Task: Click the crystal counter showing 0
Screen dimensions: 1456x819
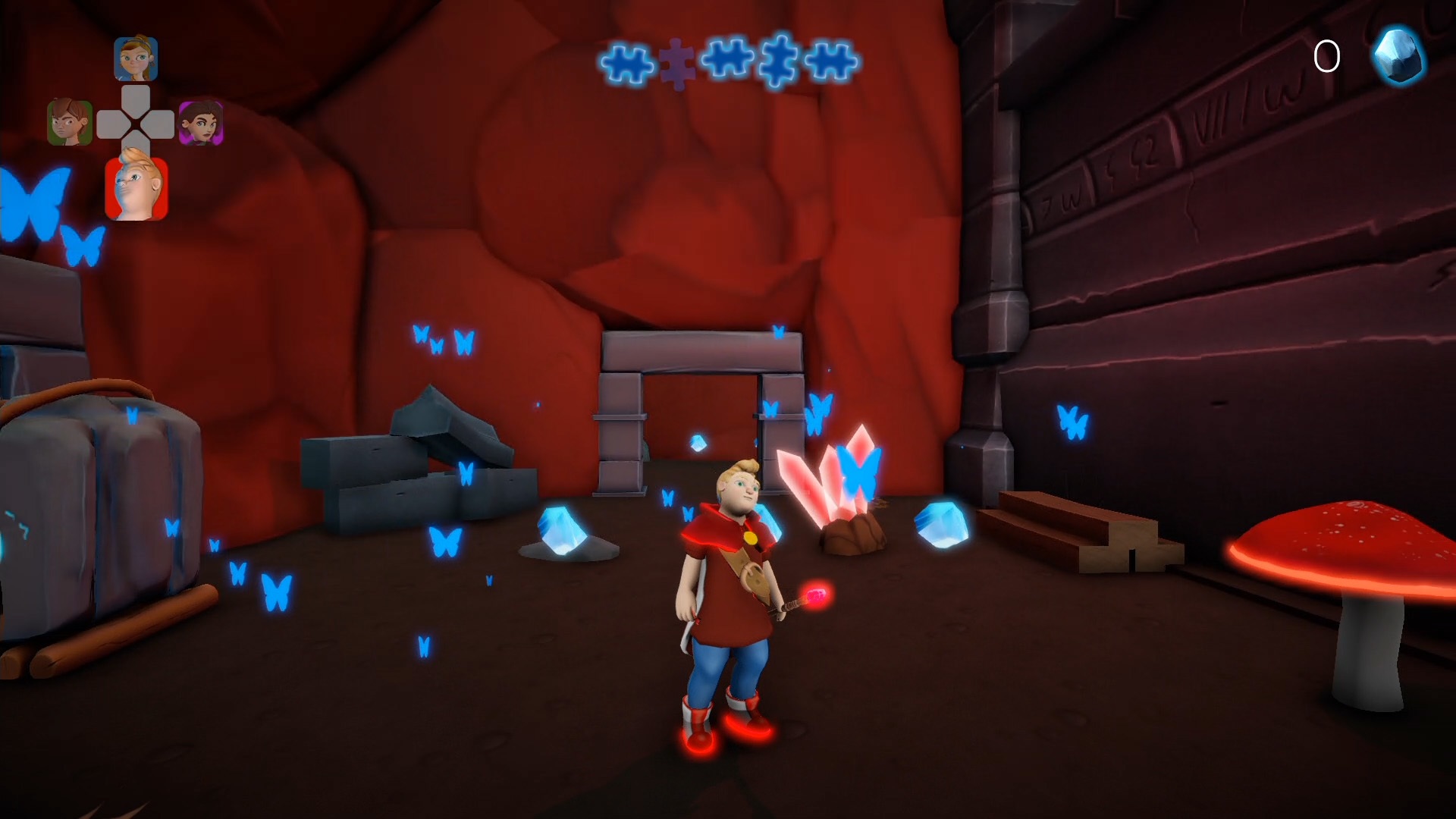Action: [x=1328, y=55]
